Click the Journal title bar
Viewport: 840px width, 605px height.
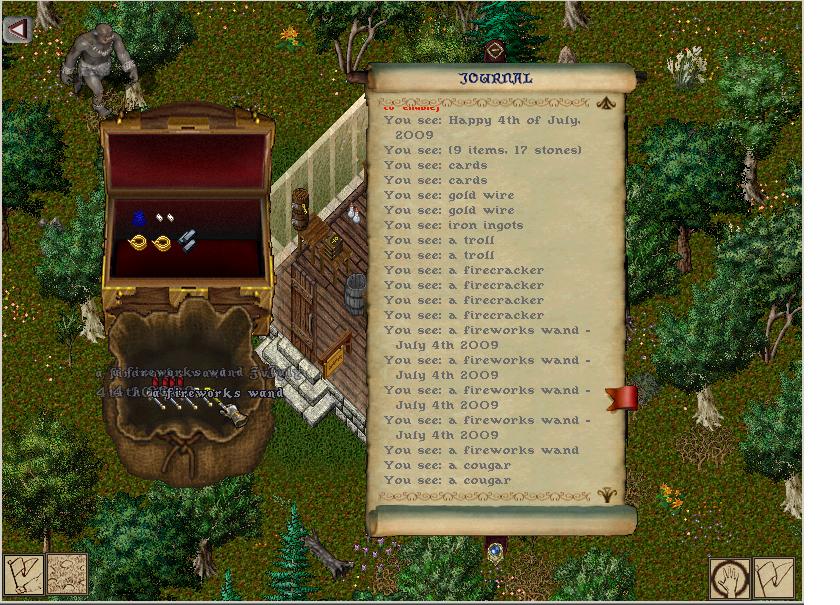pyautogui.click(x=497, y=78)
